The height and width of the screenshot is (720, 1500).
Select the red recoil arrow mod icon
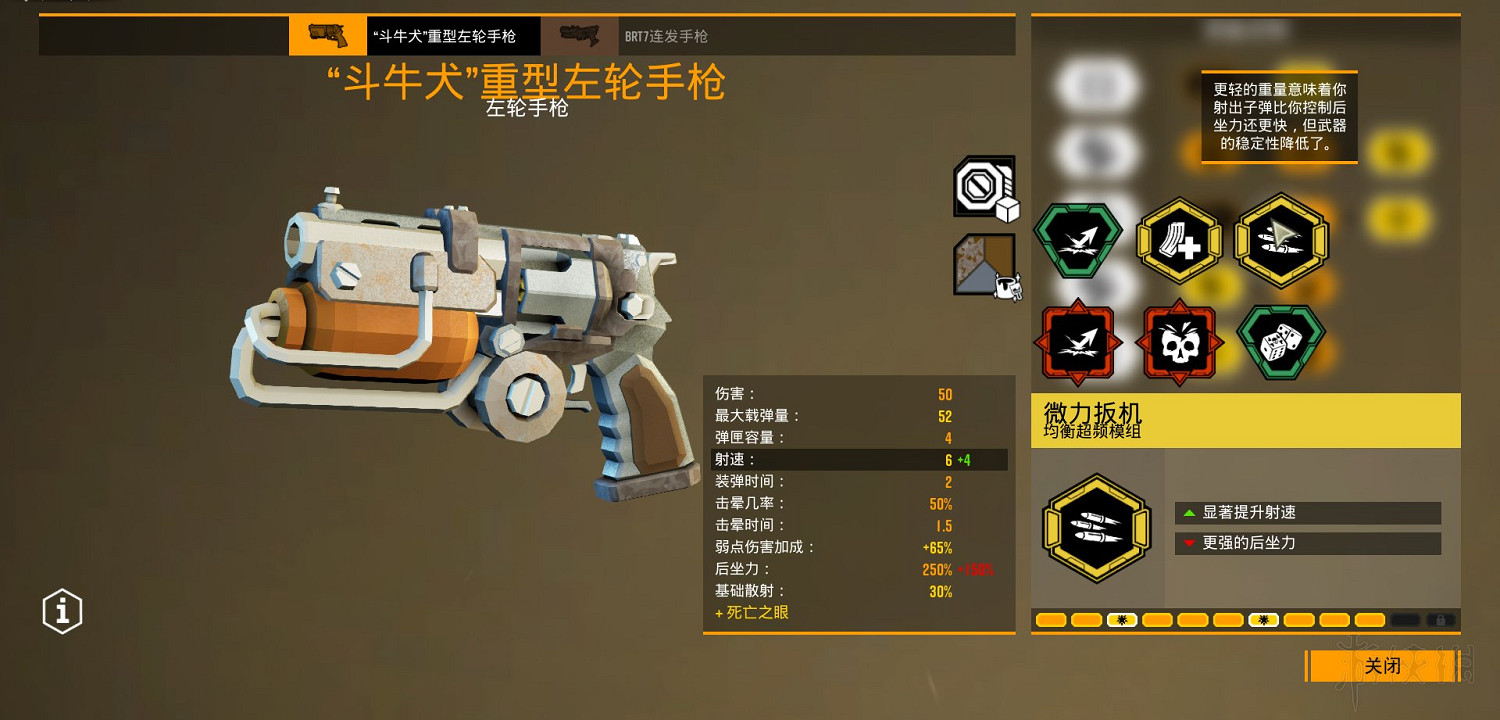click(1078, 342)
